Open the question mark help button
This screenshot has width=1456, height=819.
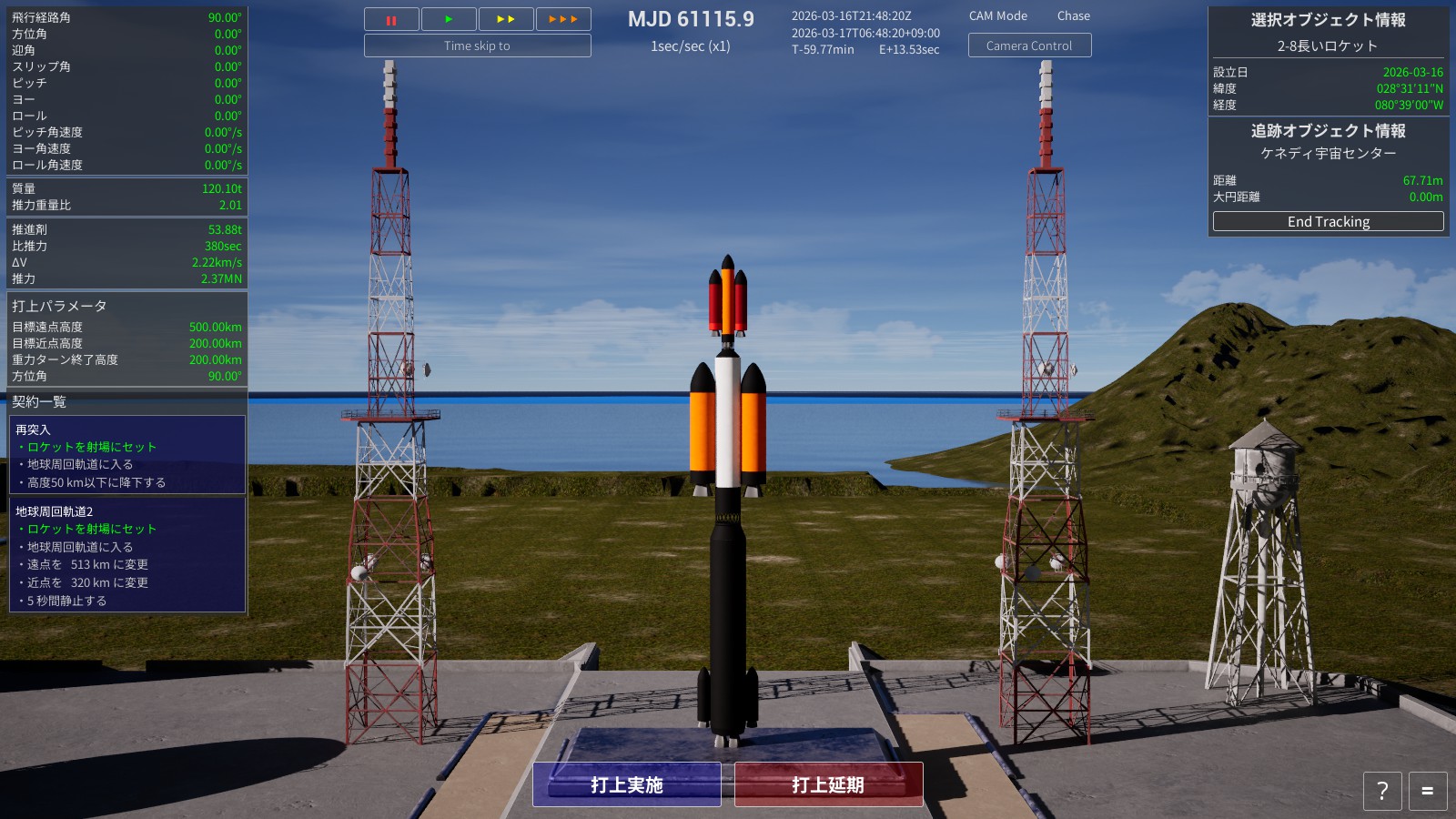(1382, 791)
